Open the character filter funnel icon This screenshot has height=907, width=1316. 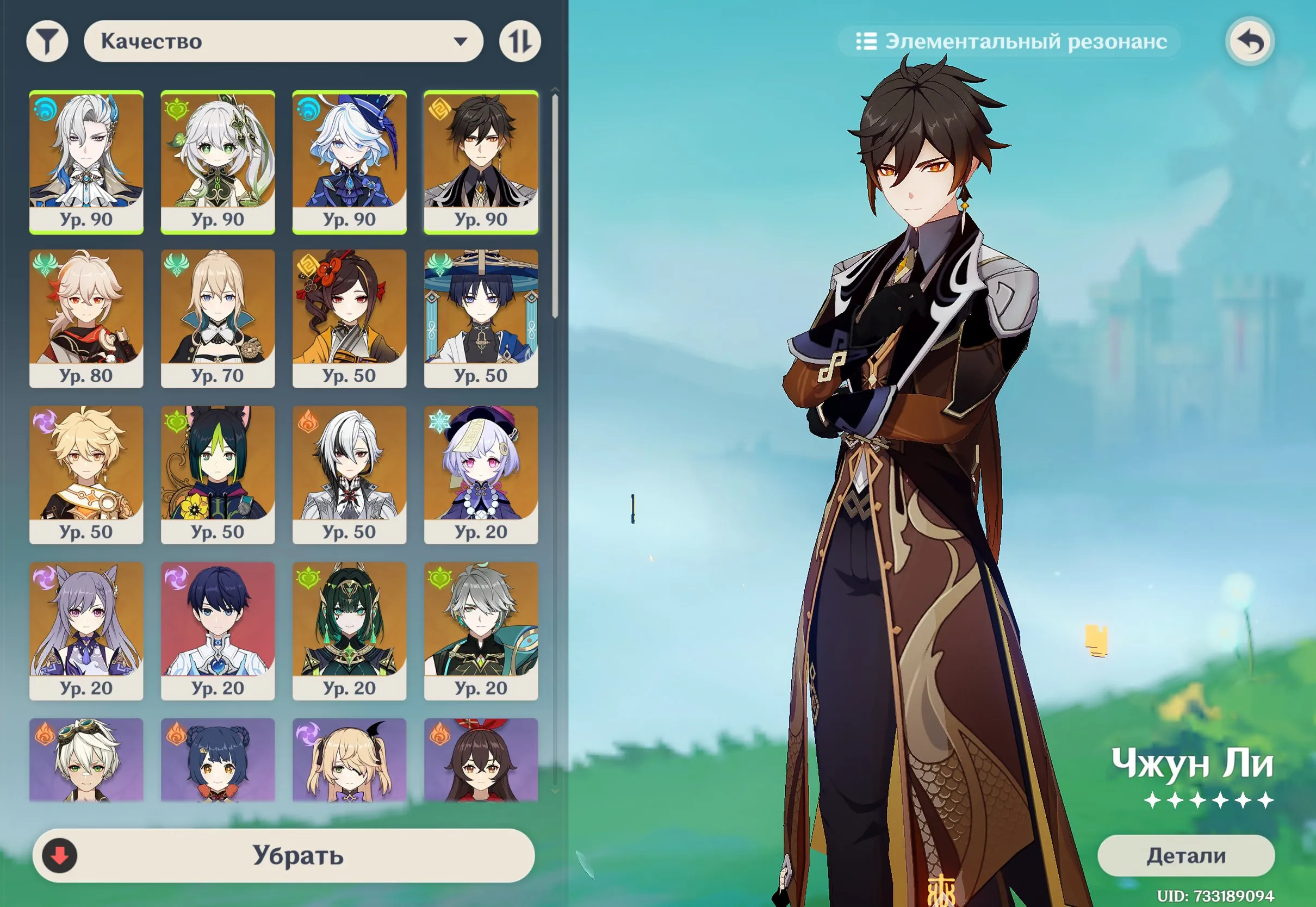point(48,40)
